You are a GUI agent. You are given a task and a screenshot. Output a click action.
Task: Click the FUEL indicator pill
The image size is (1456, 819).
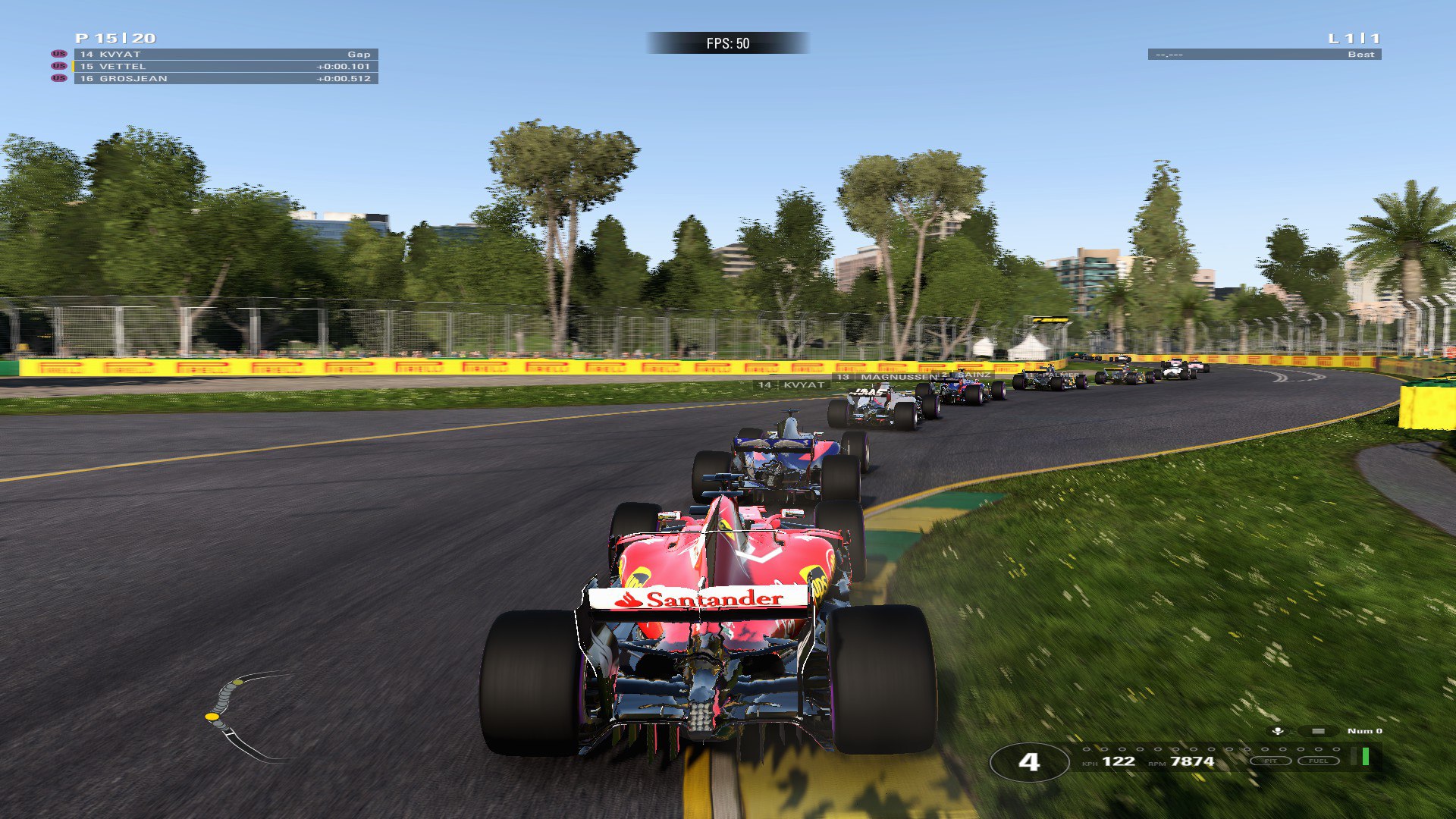pyautogui.click(x=1318, y=761)
